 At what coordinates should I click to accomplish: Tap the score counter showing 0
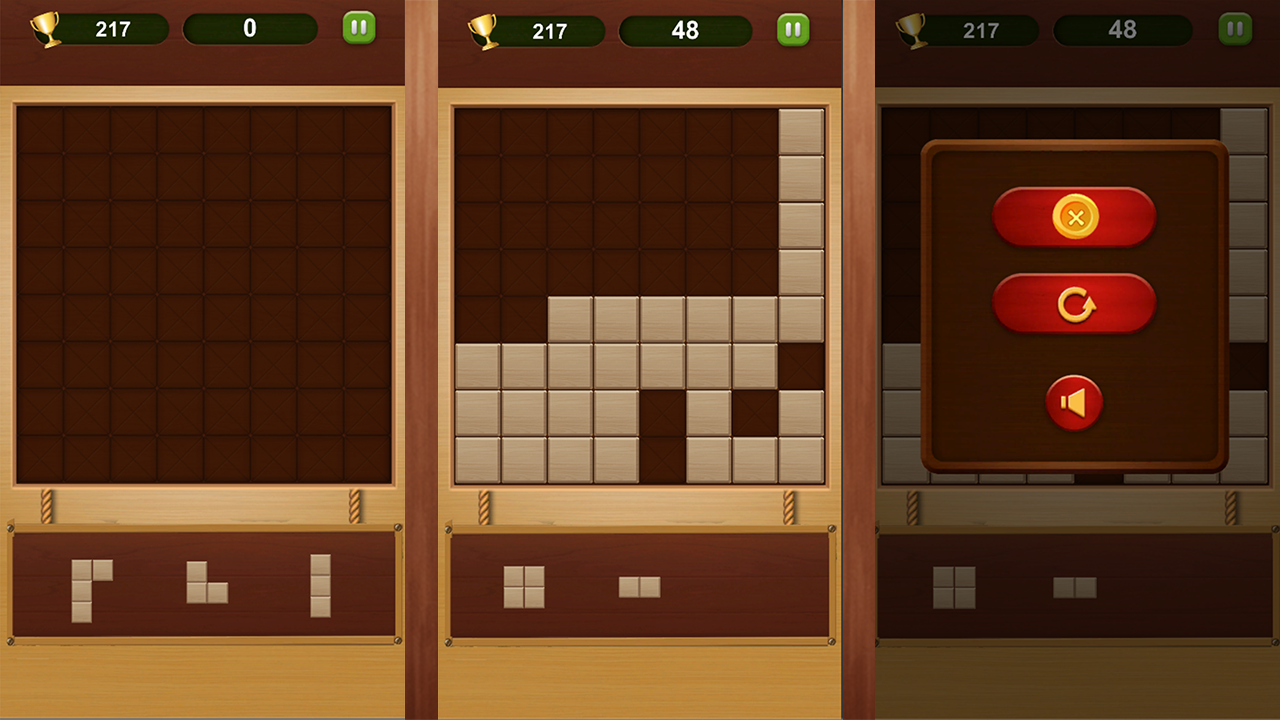pyautogui.click(x=250, y=28)
